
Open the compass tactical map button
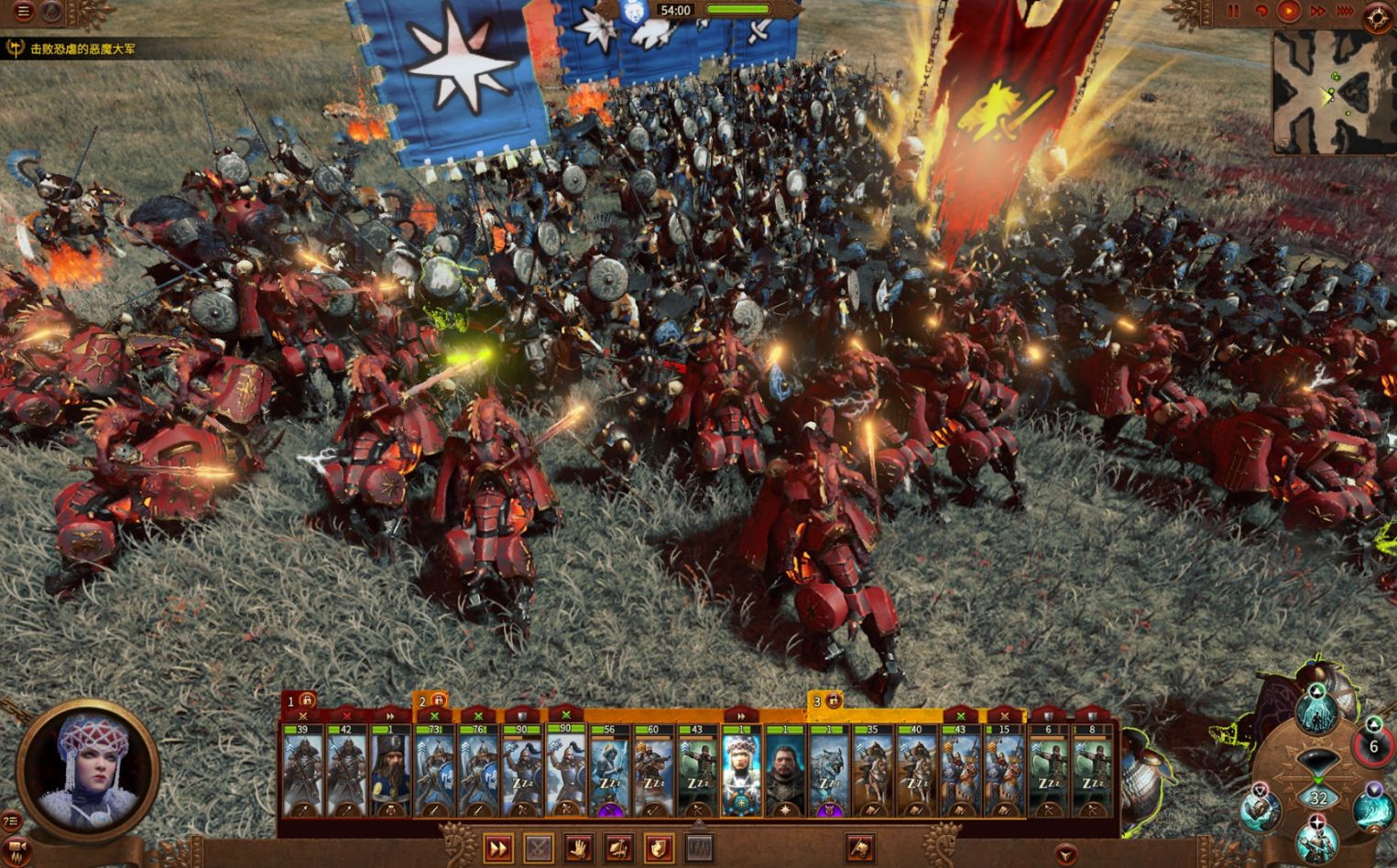coord(1377,18)
